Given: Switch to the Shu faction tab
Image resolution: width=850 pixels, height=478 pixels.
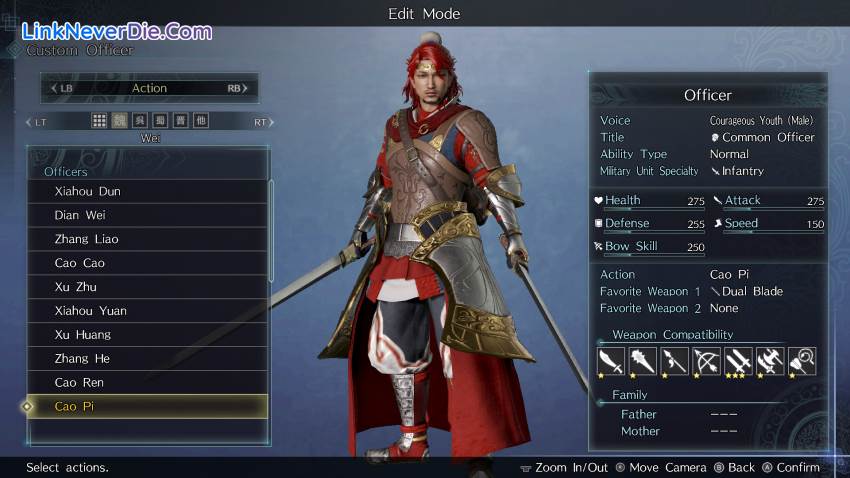Looking at the screenshot, I should 160,121.
